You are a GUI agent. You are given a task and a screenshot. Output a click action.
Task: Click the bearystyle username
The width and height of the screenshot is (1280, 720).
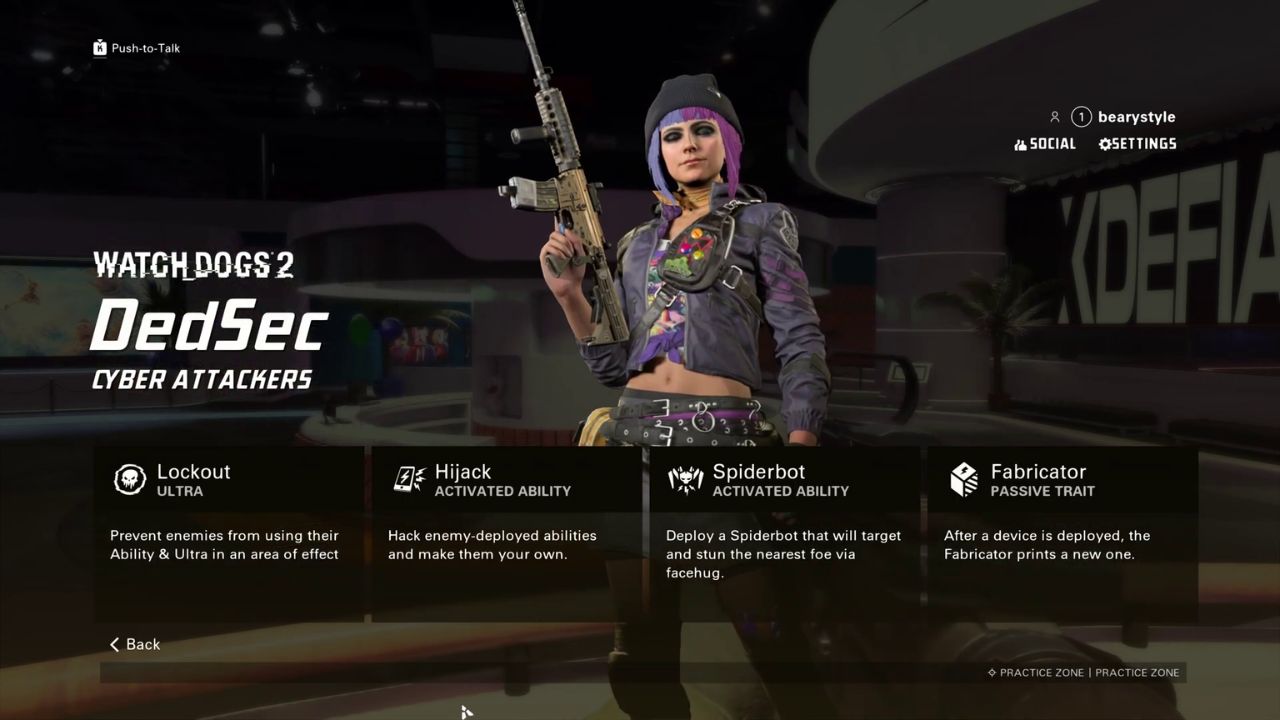[1135, 116]
